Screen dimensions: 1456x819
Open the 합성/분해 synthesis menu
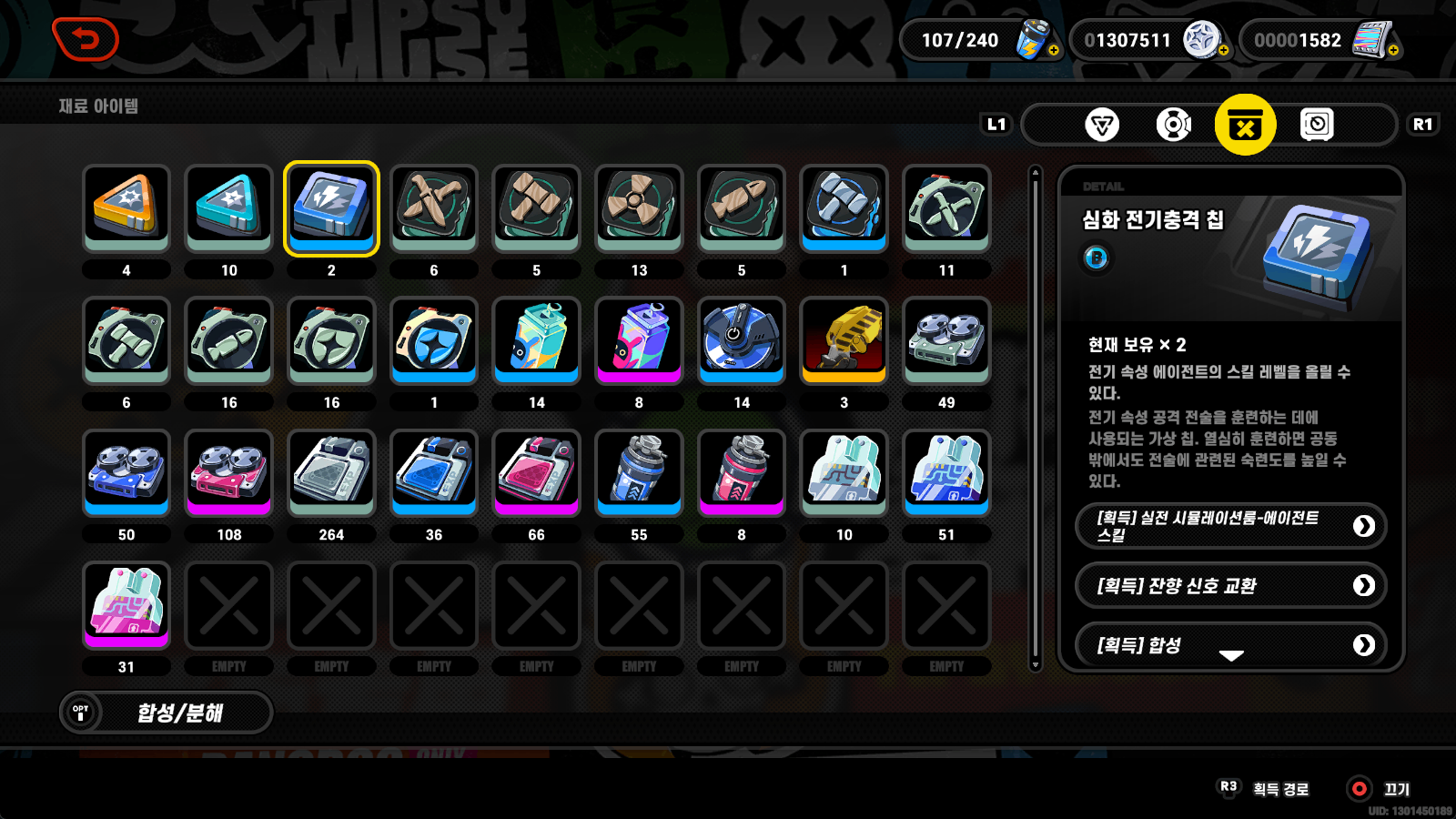coord(167,713)
